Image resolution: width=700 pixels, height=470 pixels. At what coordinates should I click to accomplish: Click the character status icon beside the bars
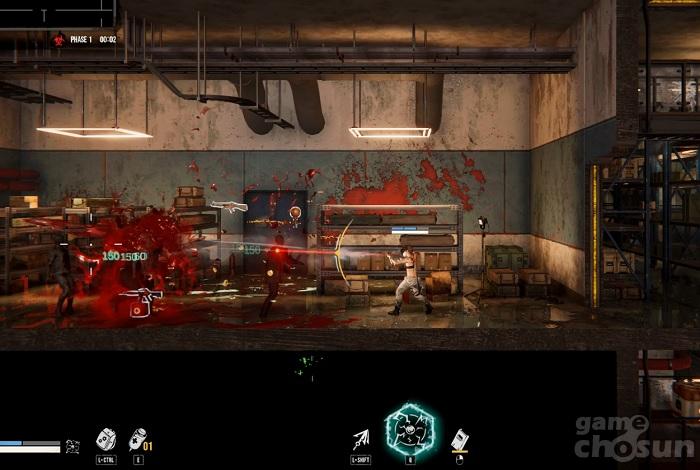click(72, 446)
